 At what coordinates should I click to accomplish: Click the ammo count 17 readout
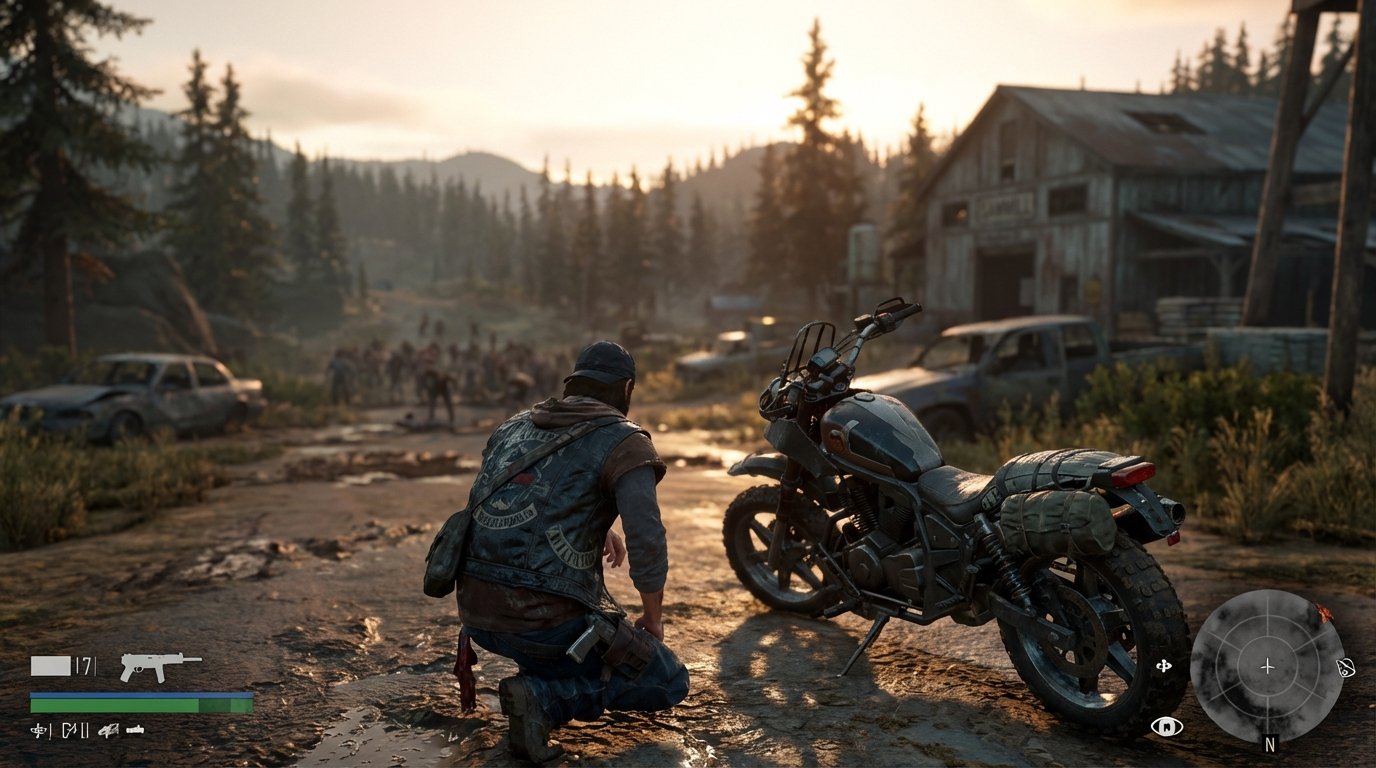[86, 664]
